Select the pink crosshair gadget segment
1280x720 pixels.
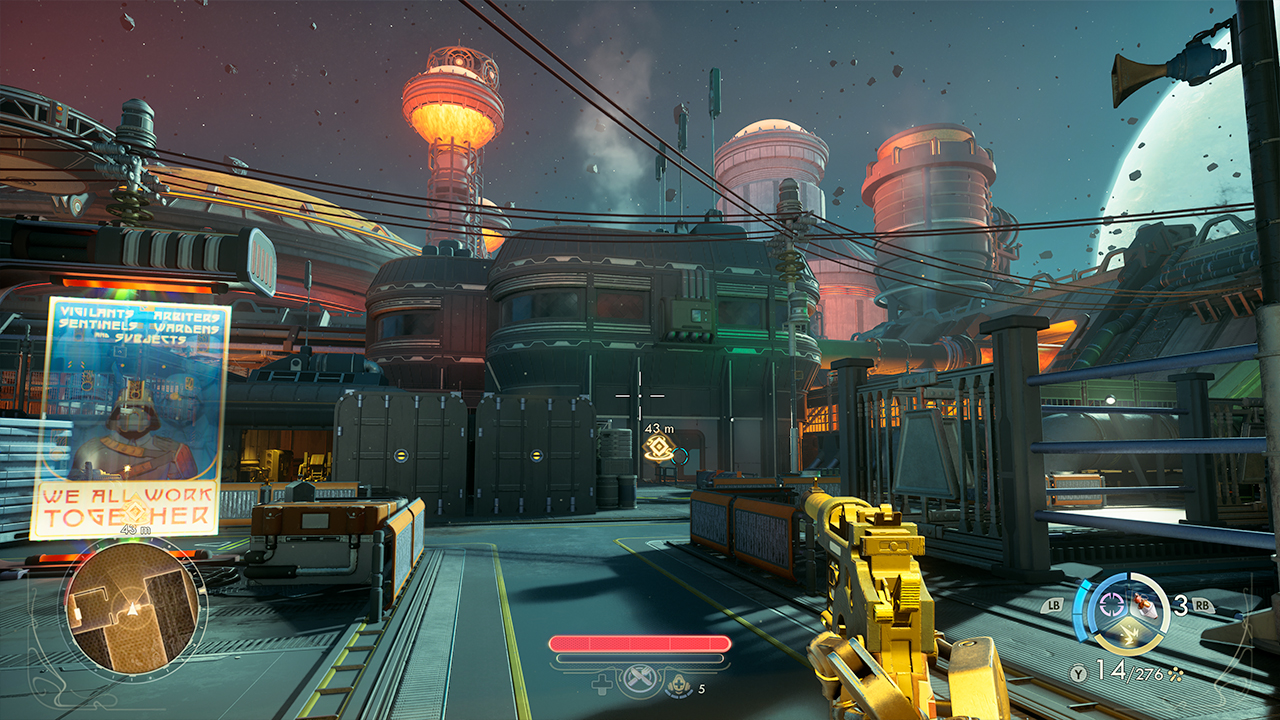(1112, 604)
